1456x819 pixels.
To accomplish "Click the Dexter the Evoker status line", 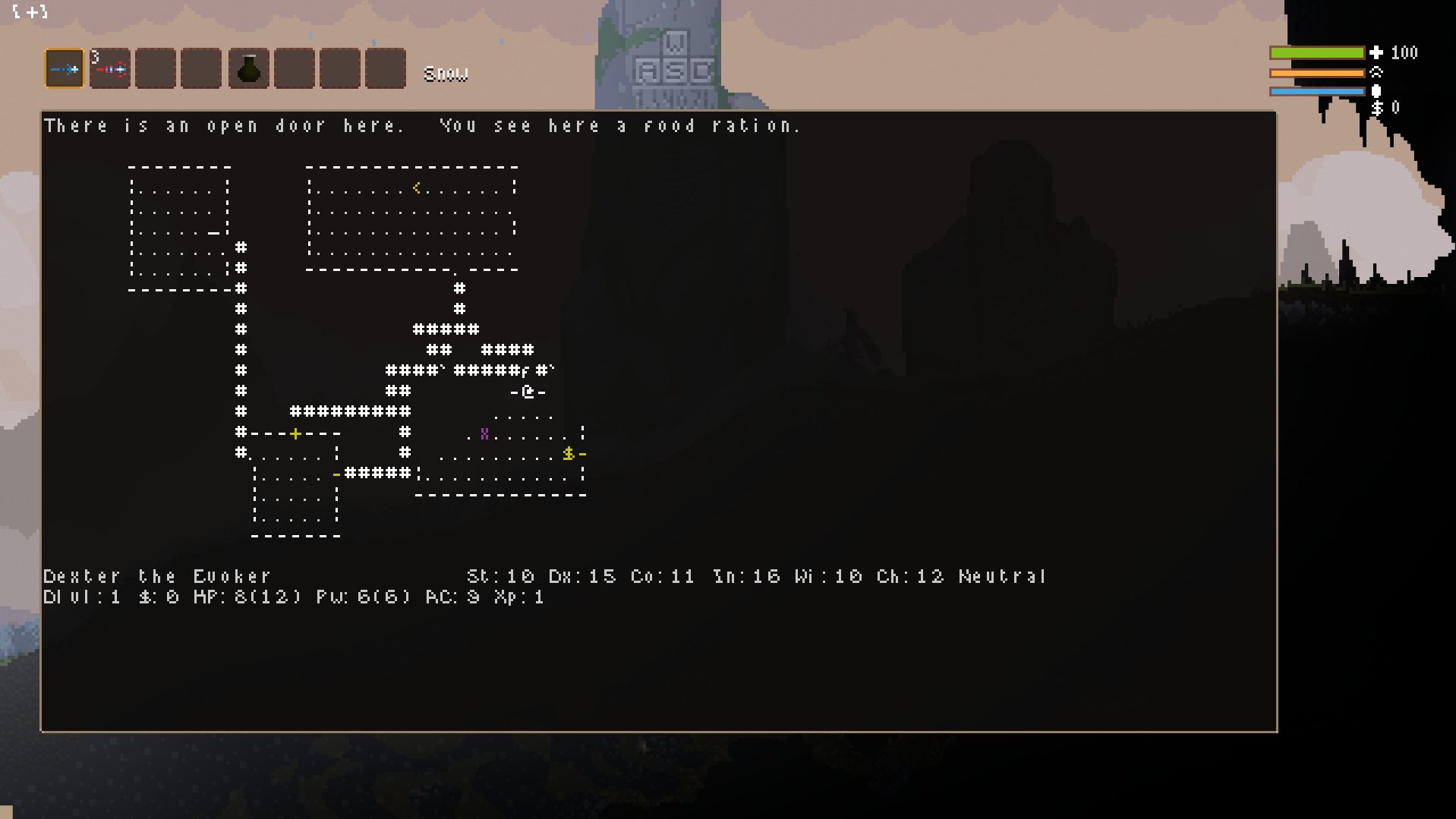I will tap(156, 576).
